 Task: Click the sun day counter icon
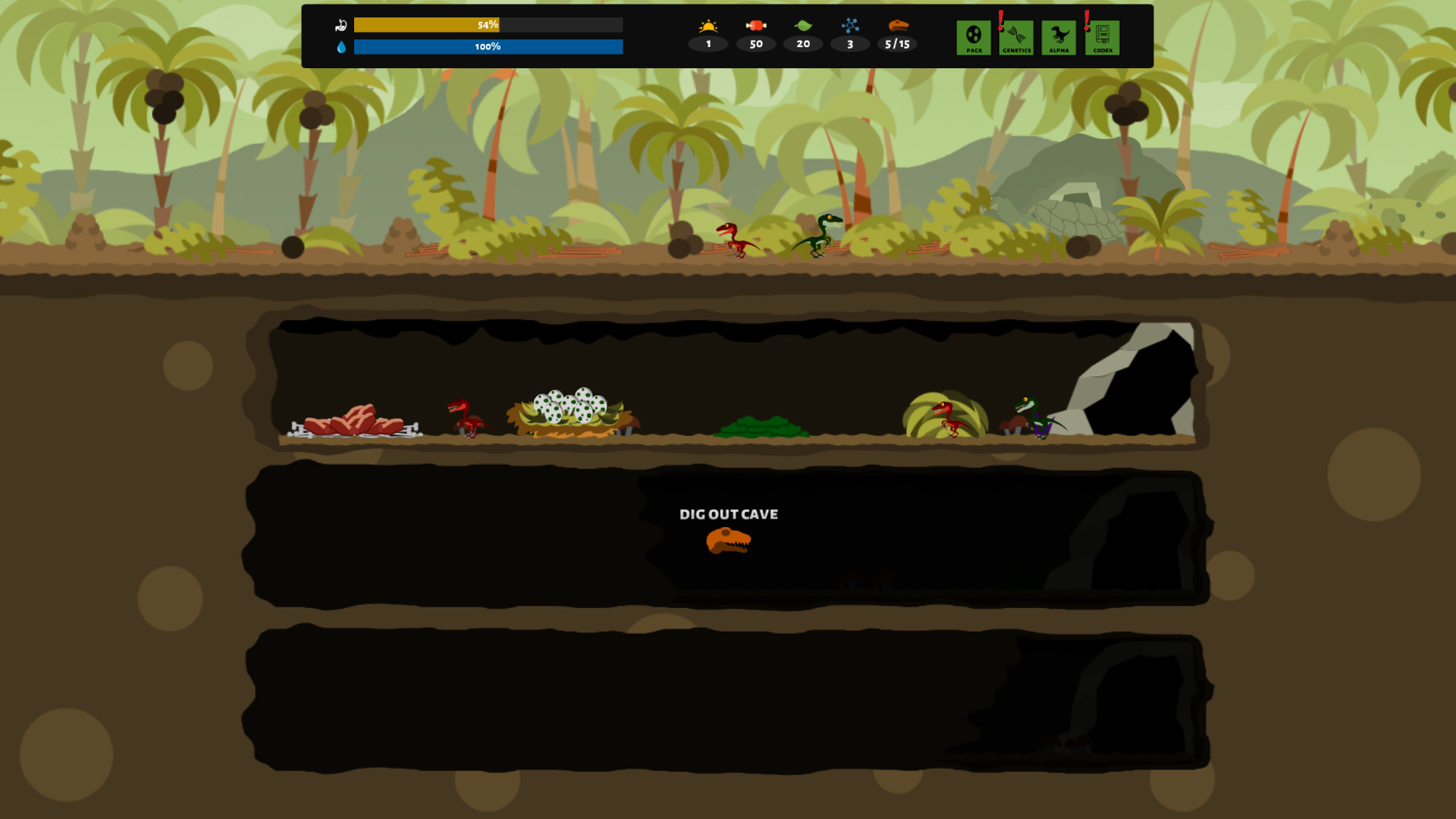click(708, 24)
